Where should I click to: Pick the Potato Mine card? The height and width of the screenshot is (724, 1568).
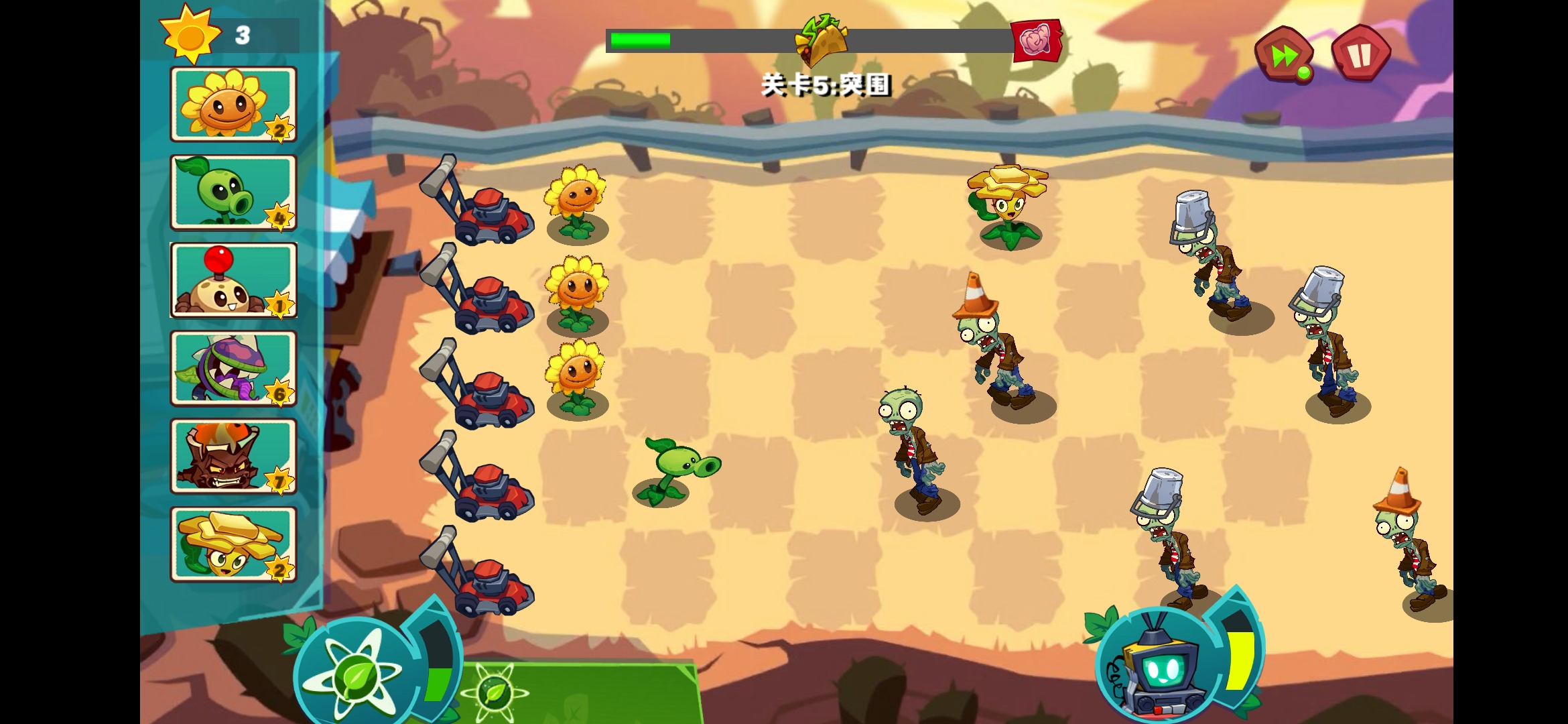[233, 280]
